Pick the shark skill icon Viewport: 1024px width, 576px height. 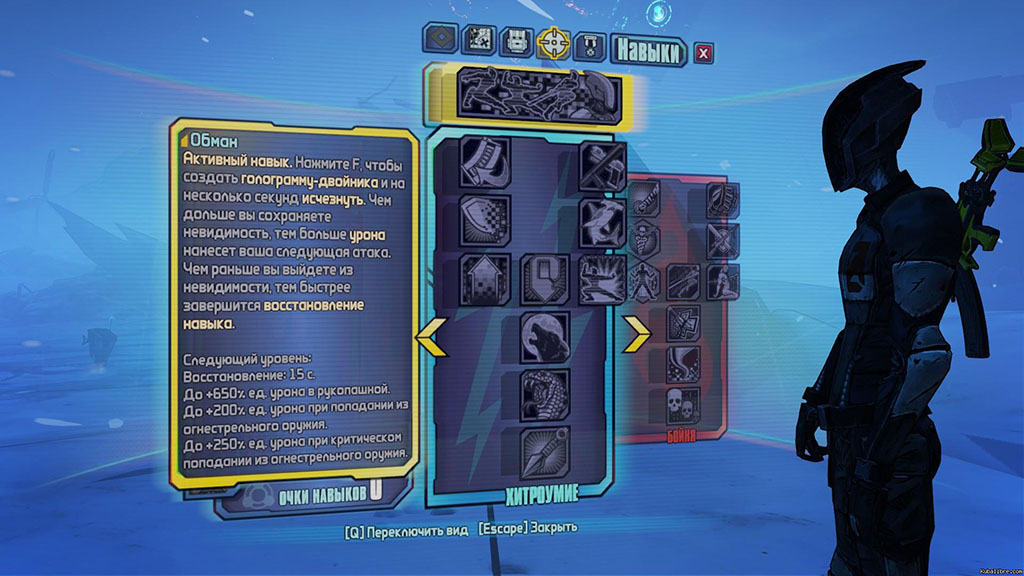(x=603, y=220)
